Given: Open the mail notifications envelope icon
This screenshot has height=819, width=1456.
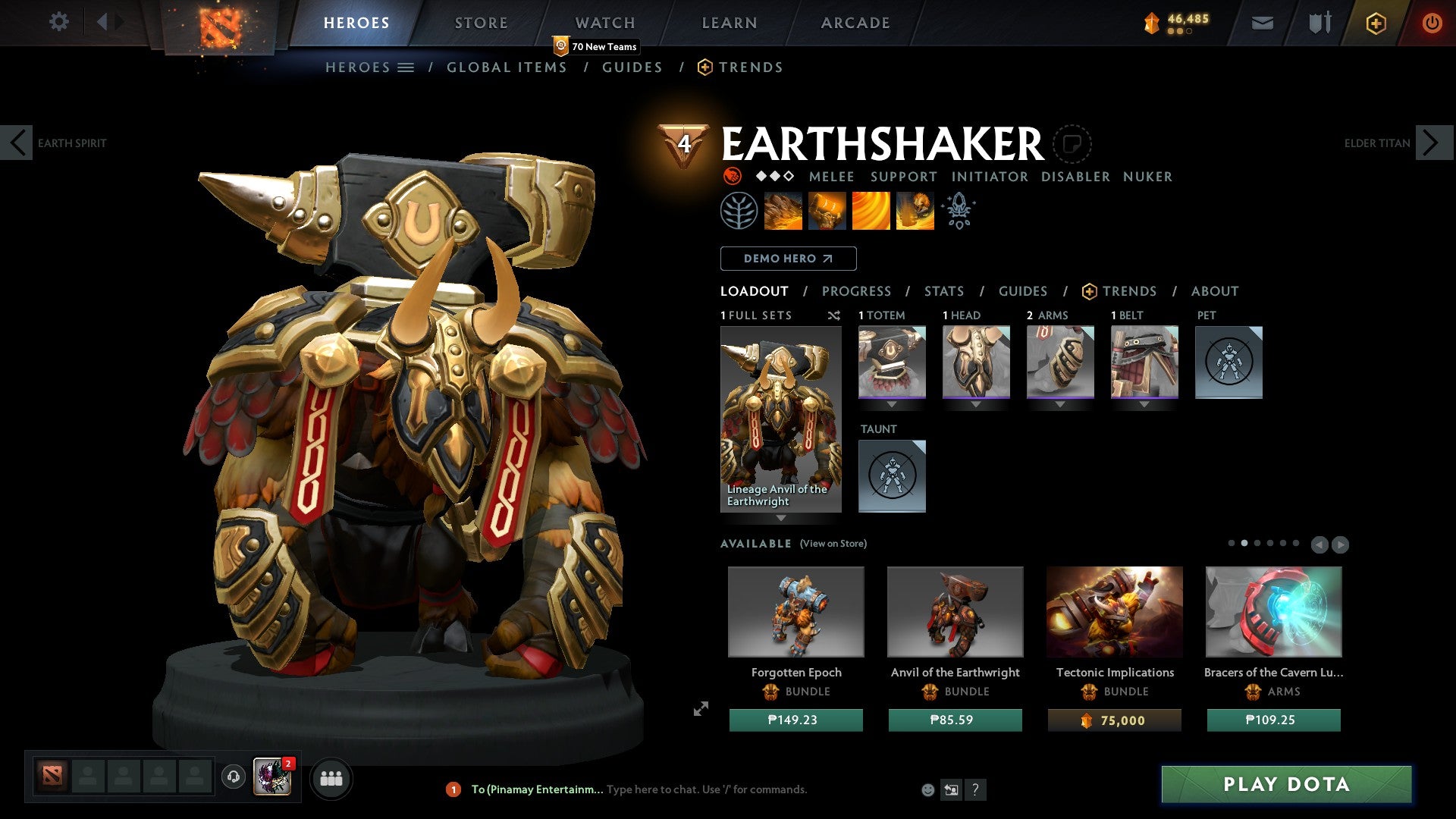Looking at the screenshot, I should pos(1262,23).
